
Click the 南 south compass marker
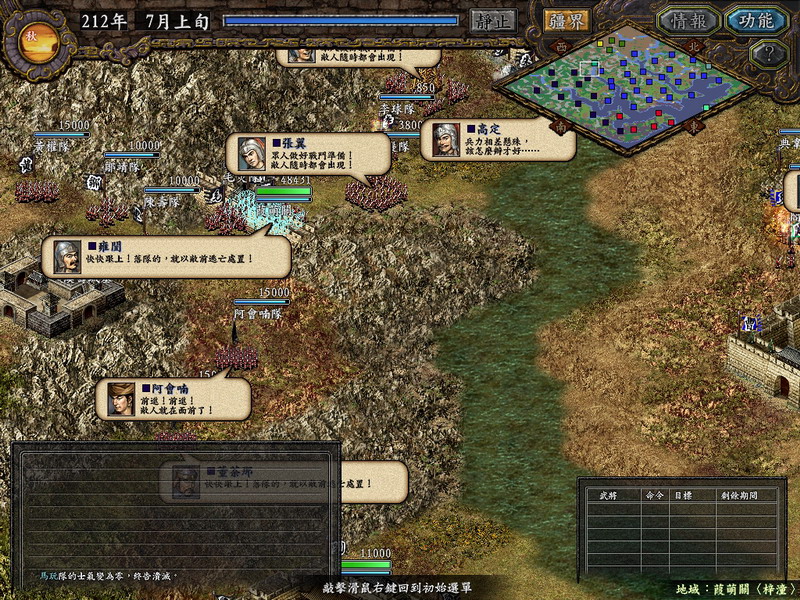point(561,127)
